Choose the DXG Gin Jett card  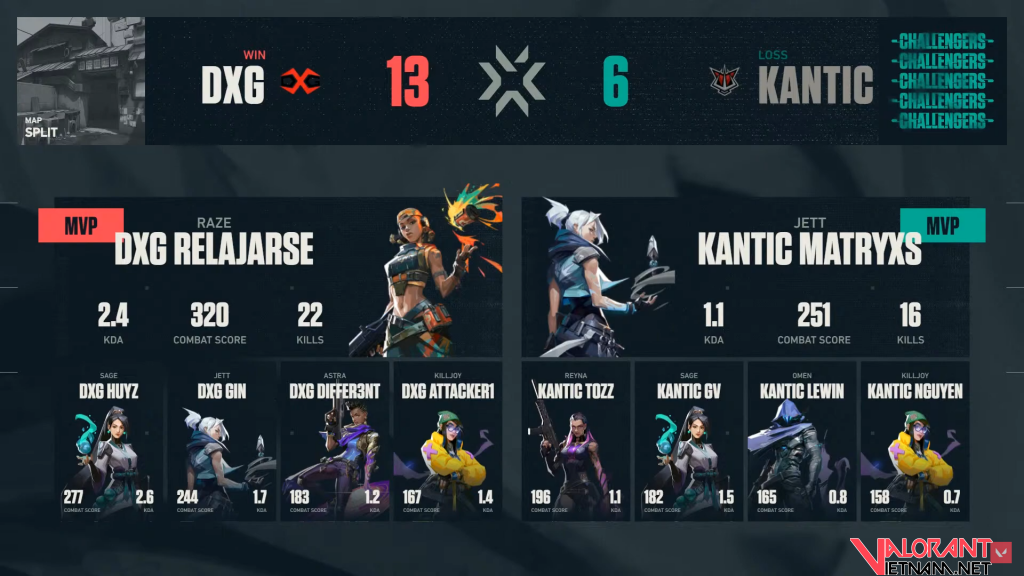tap(221, 441)
